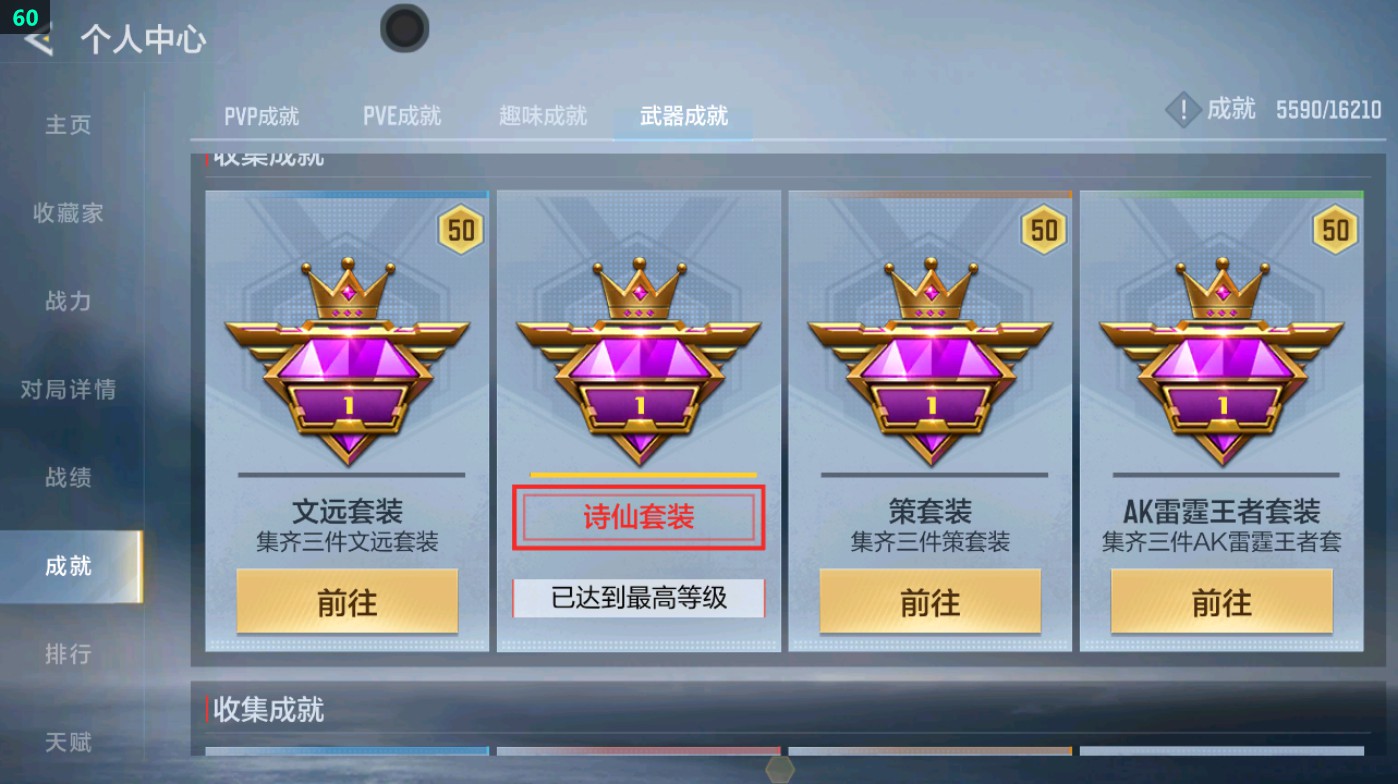1398x784 pixels.
Task: Click the level 50 hexagon on 策套装 card
Action: point(1042,230)
